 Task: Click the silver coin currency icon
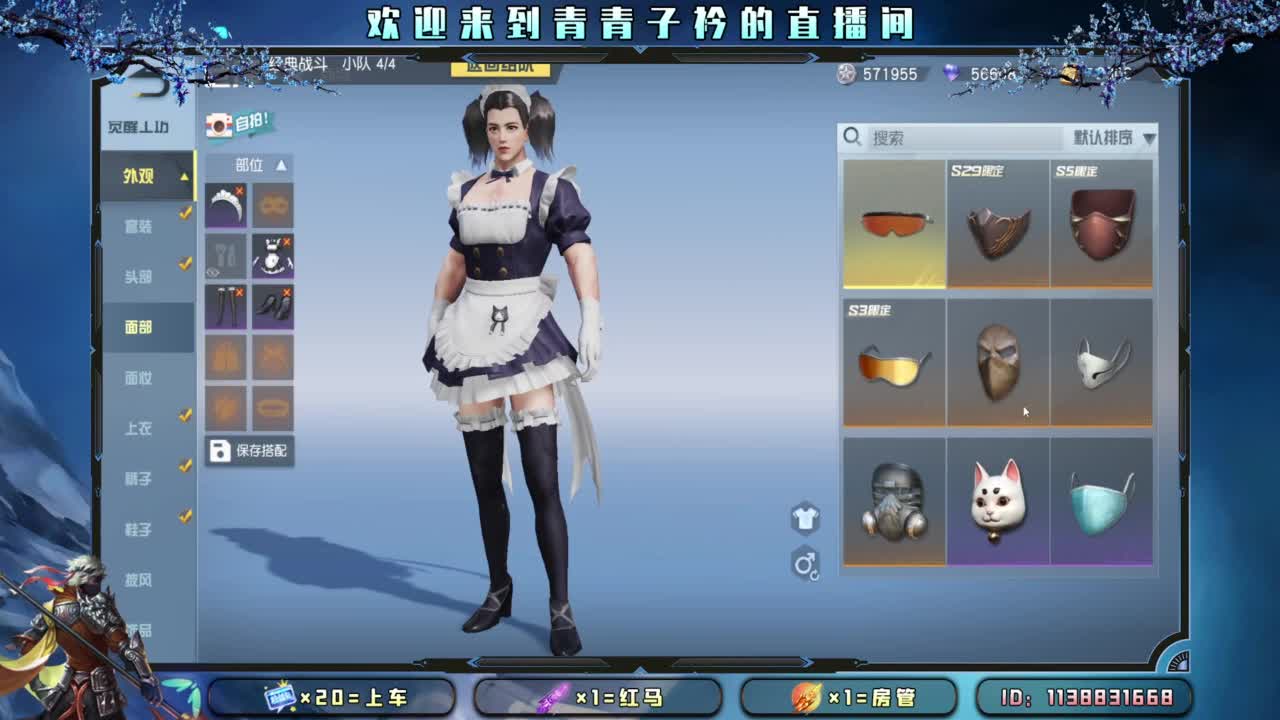(847, 74)
